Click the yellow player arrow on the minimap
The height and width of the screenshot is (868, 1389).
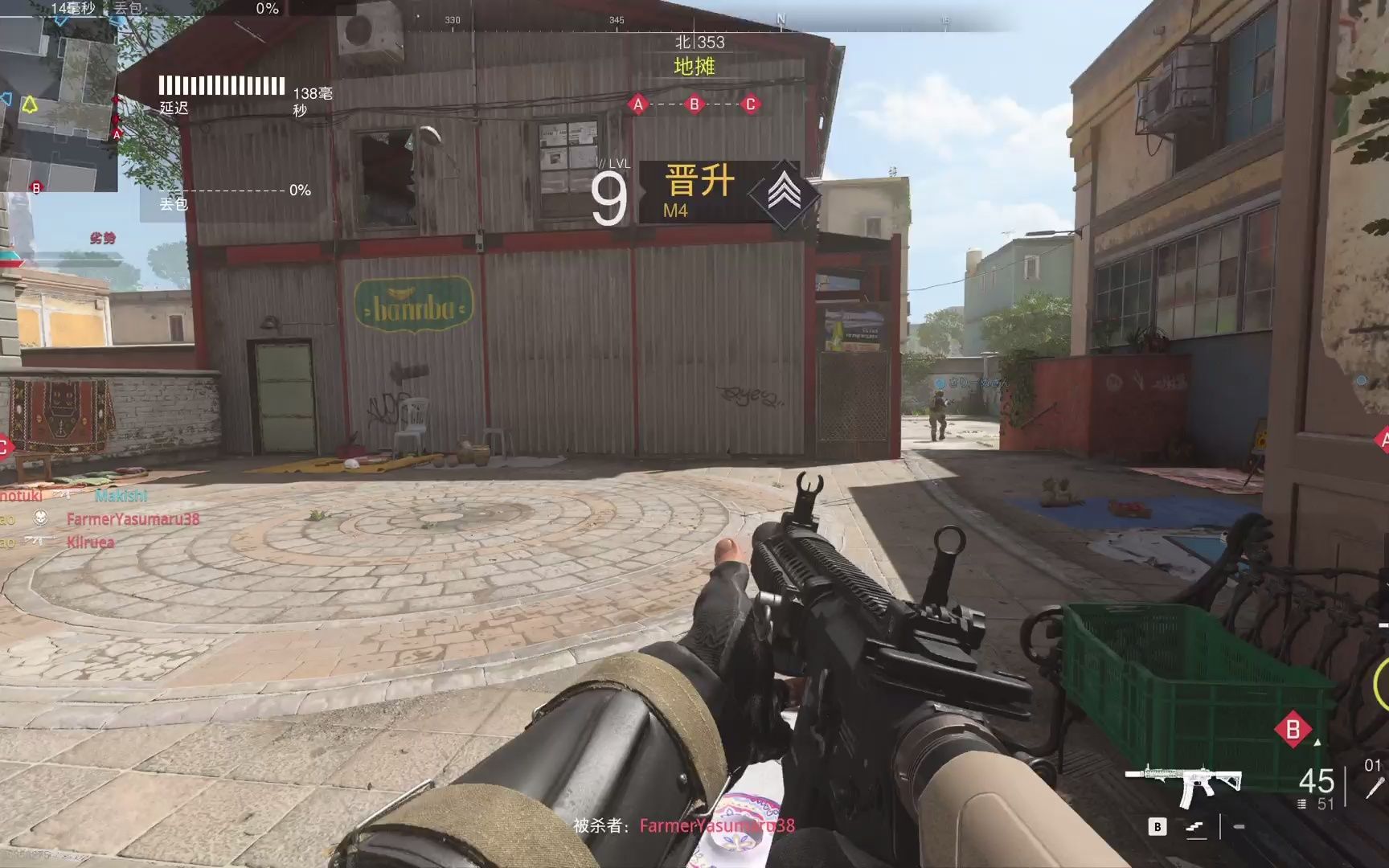[29, 104]
